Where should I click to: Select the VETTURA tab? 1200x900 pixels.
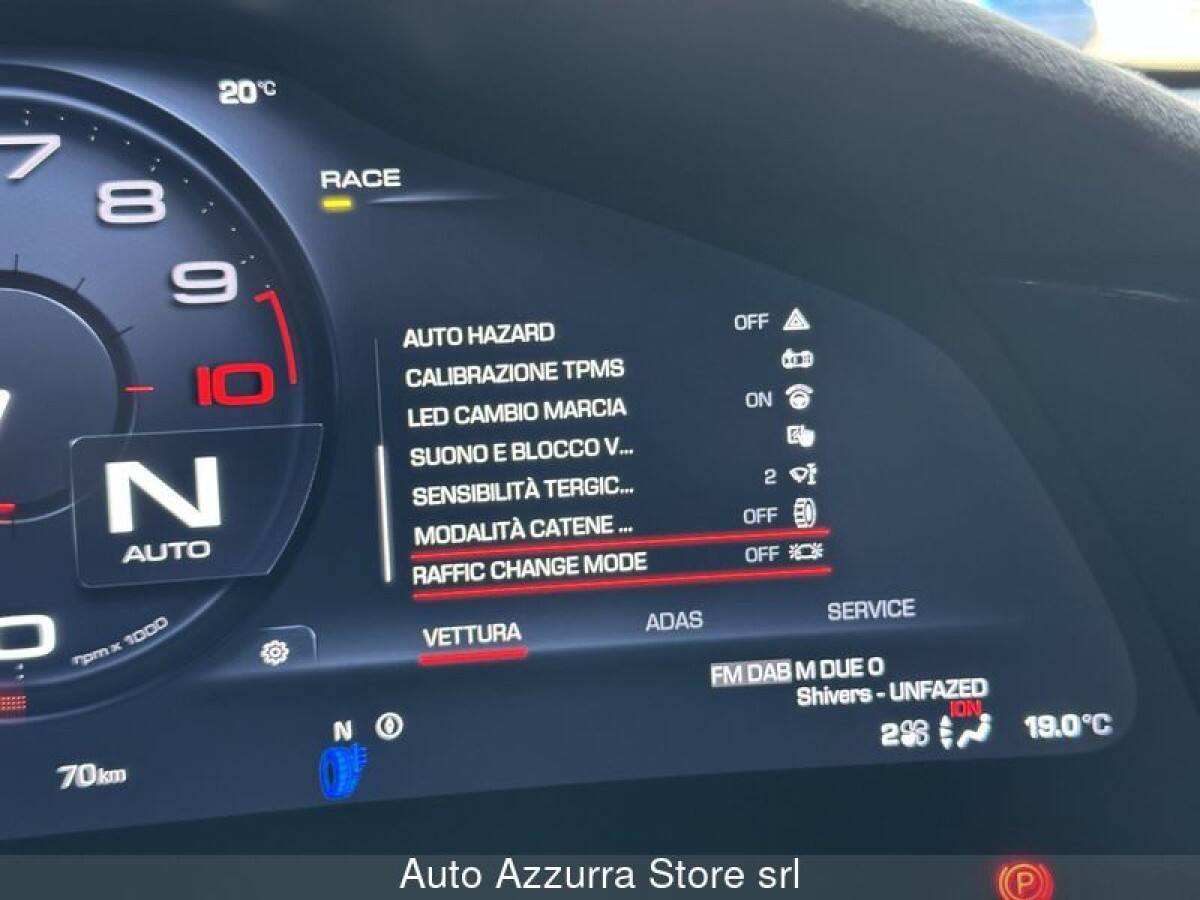471,635
